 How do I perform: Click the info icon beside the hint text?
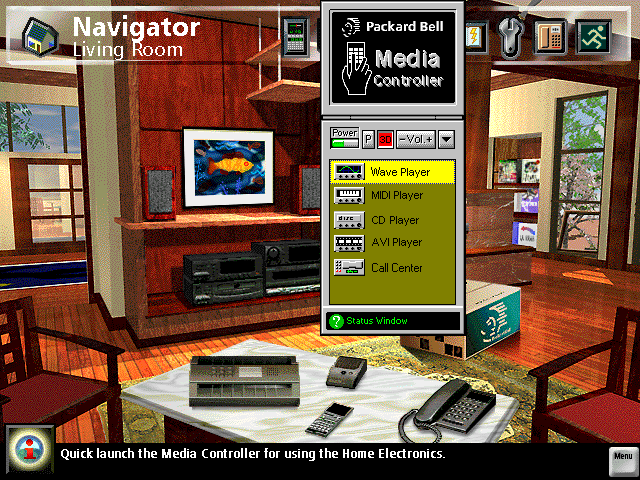pos(28,450)
